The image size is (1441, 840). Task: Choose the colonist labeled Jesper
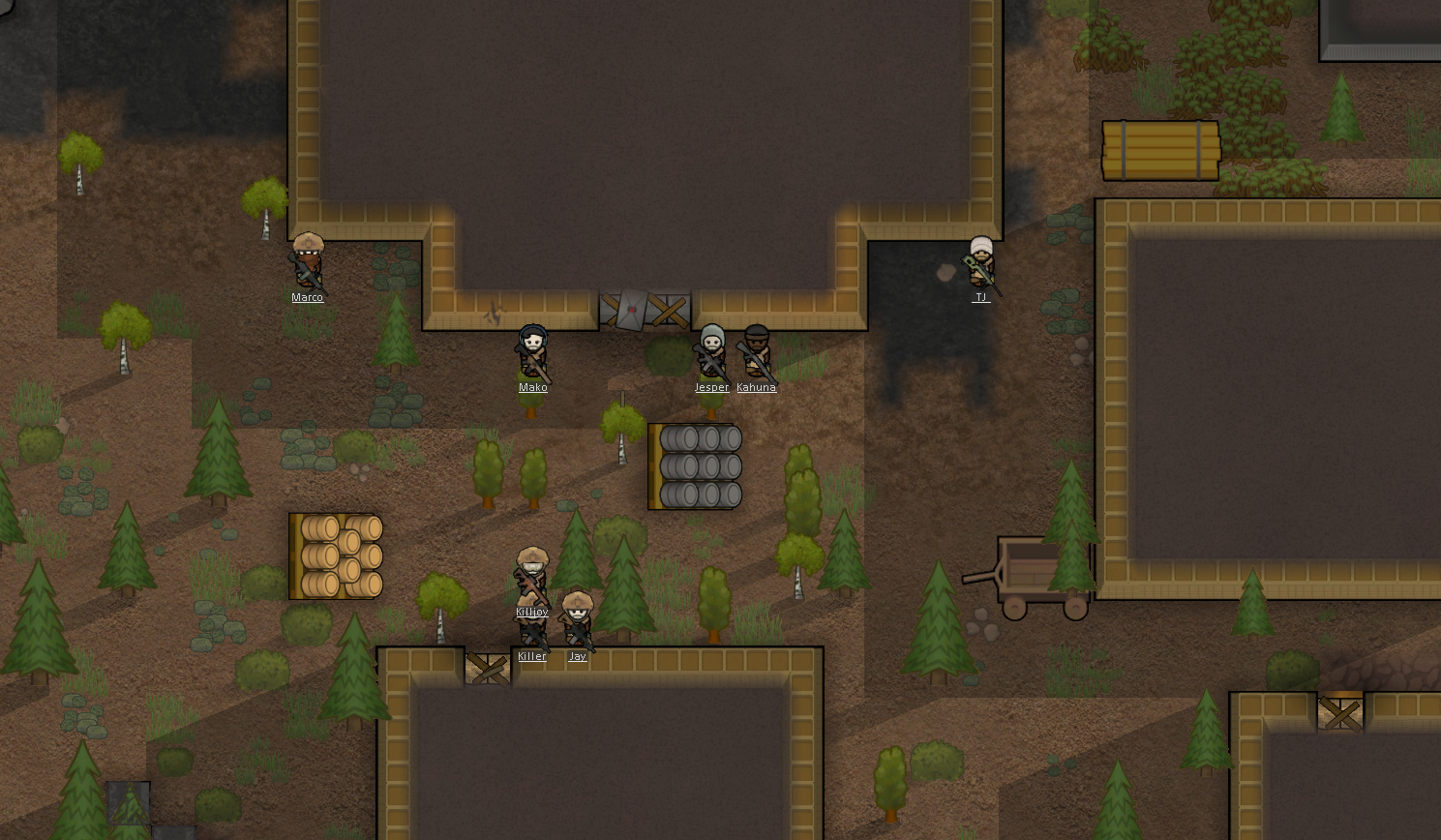coord(711,352)
